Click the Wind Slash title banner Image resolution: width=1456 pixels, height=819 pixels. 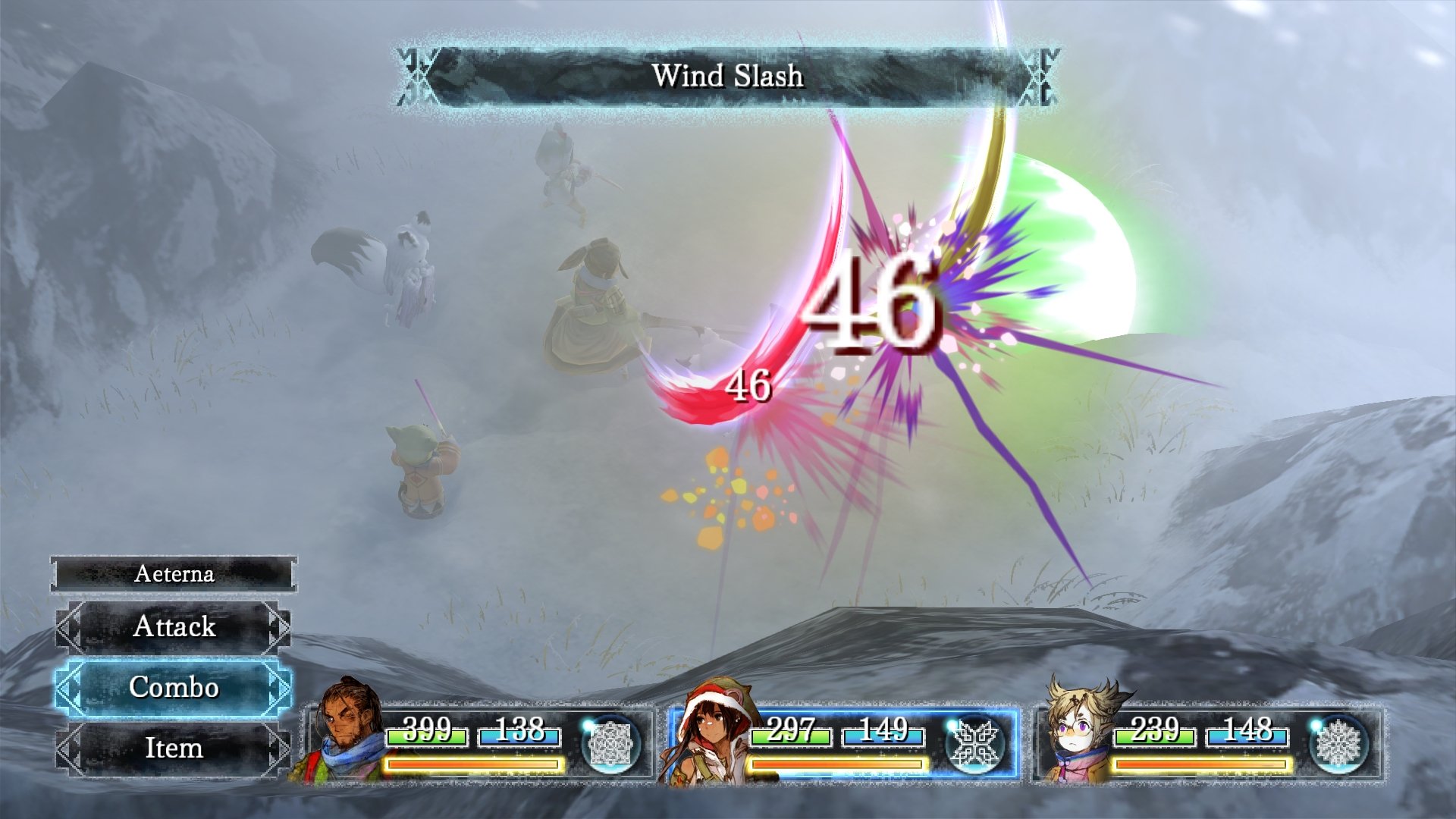pyautogui.click(x=728, y=74)
